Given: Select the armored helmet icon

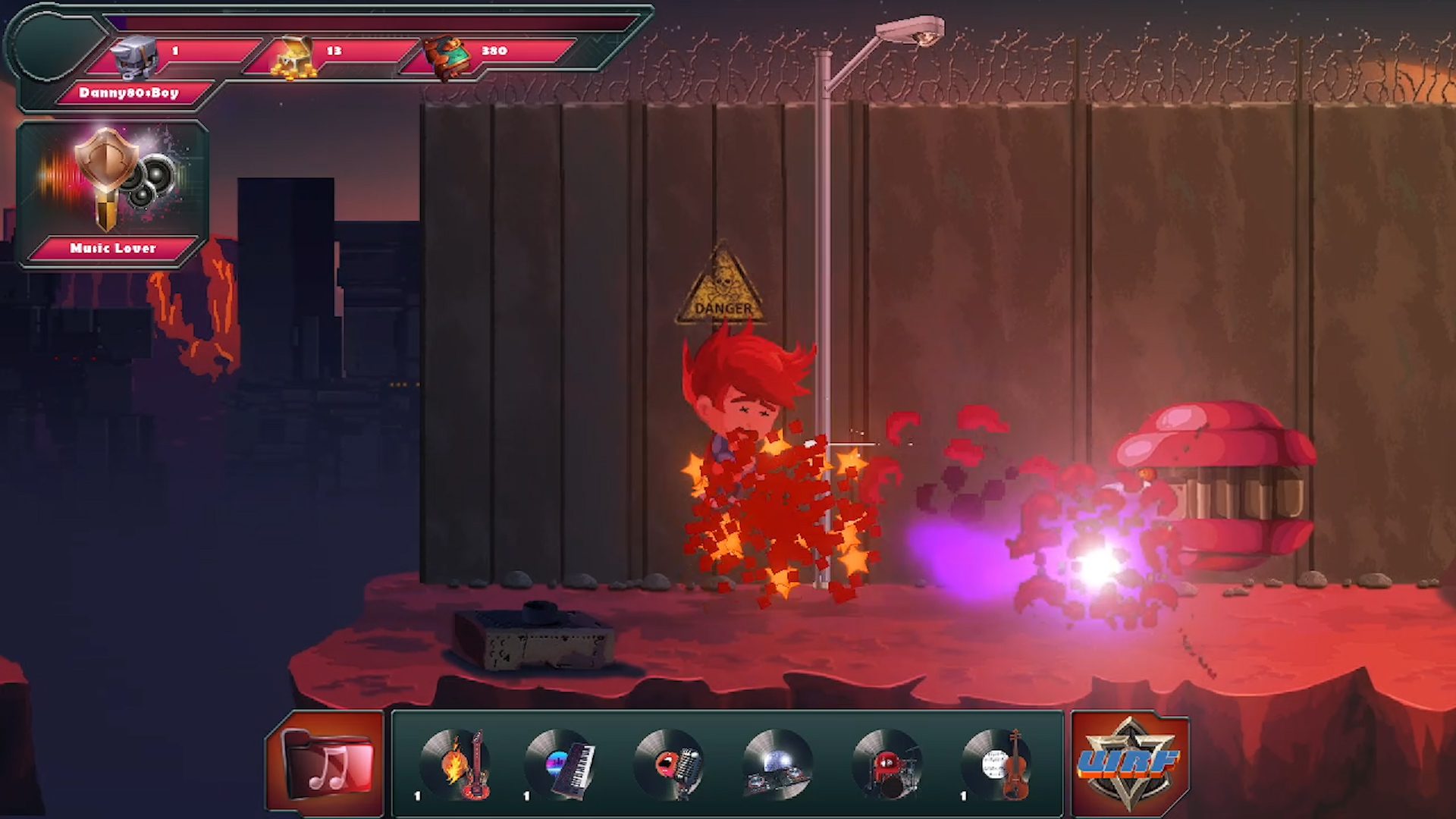Looking at the screenshot, I should [x=135, y=55].
